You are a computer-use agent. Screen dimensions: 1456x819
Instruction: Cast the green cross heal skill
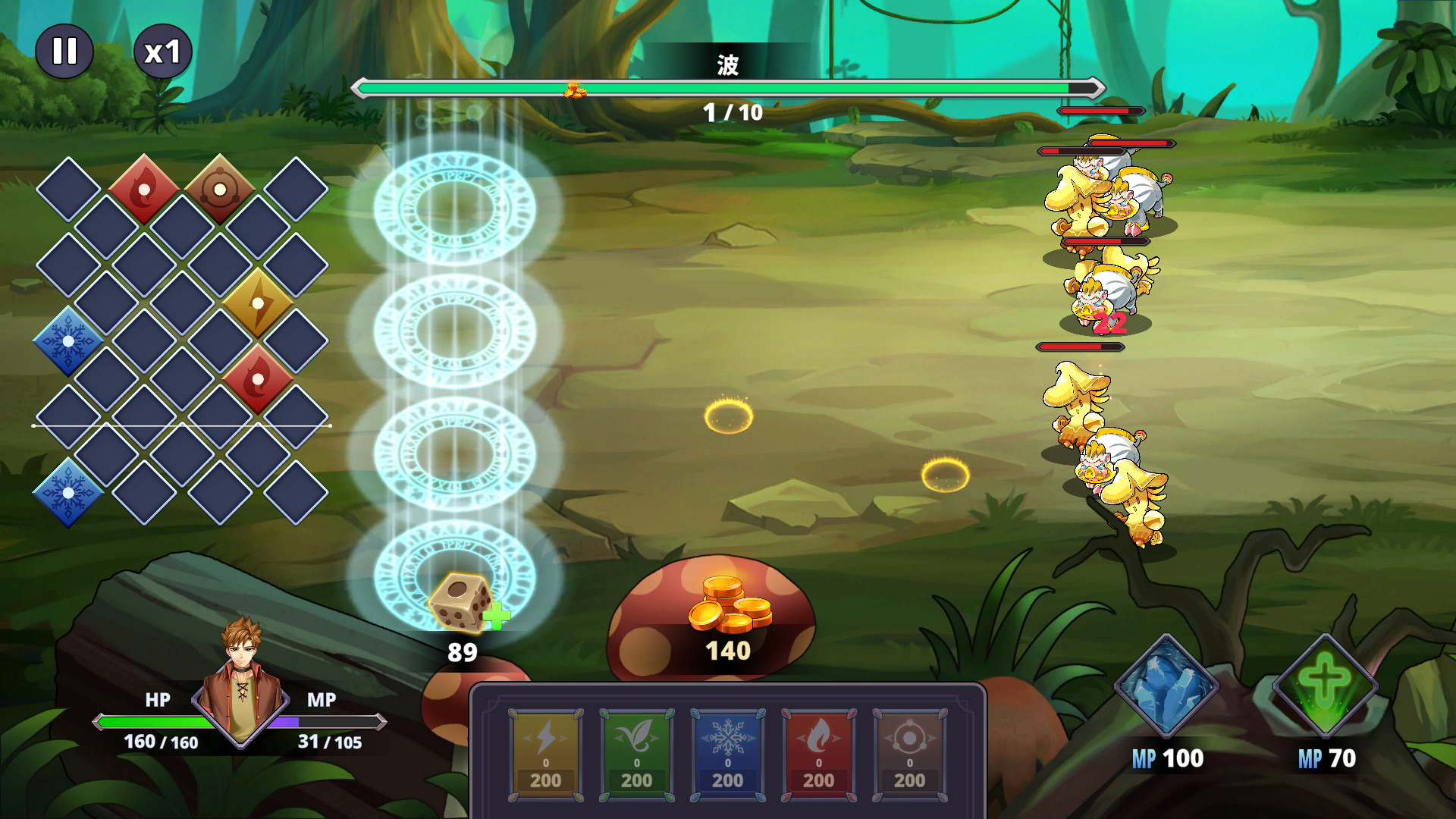click(x=1325, y=686)
